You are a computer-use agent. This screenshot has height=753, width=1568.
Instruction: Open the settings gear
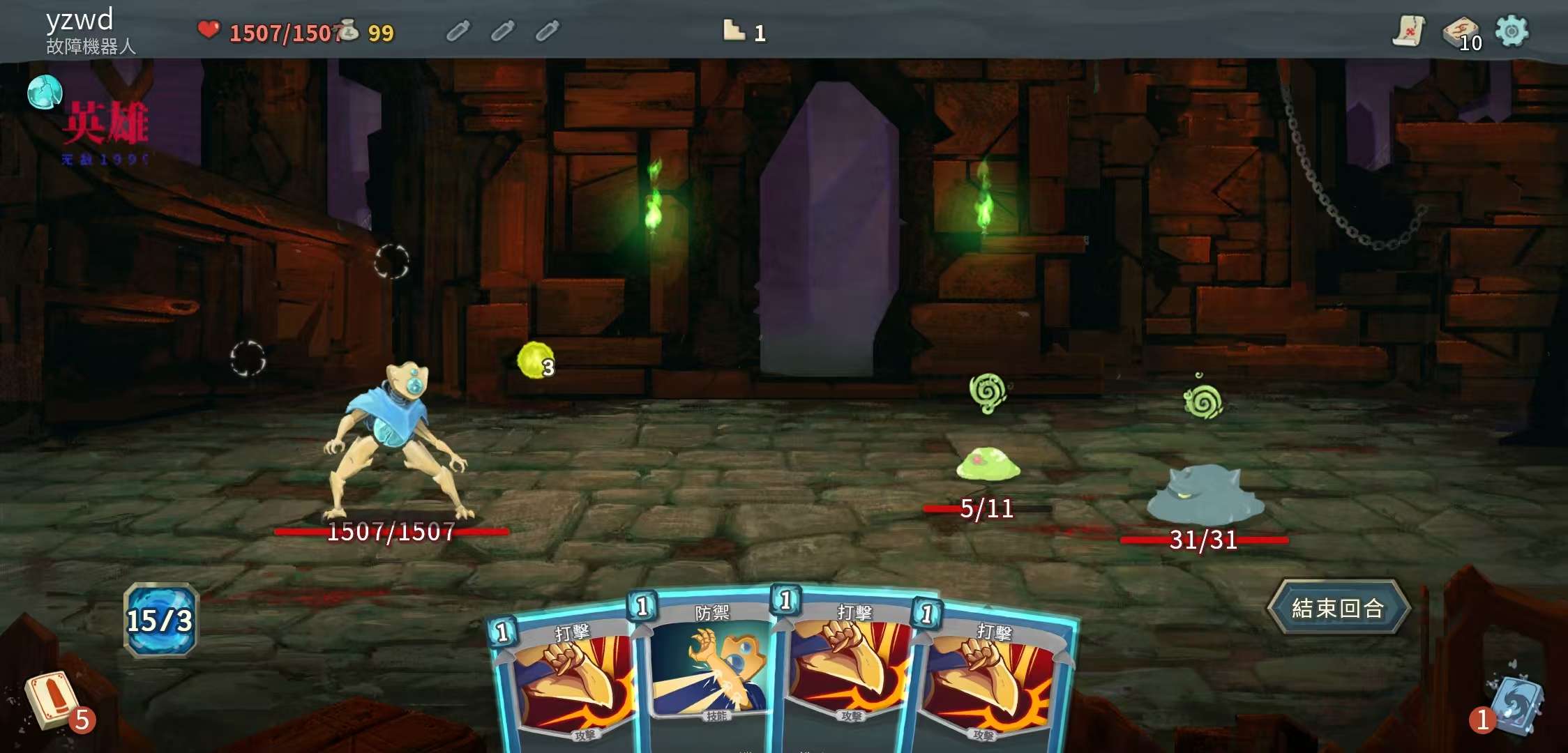1512,31
